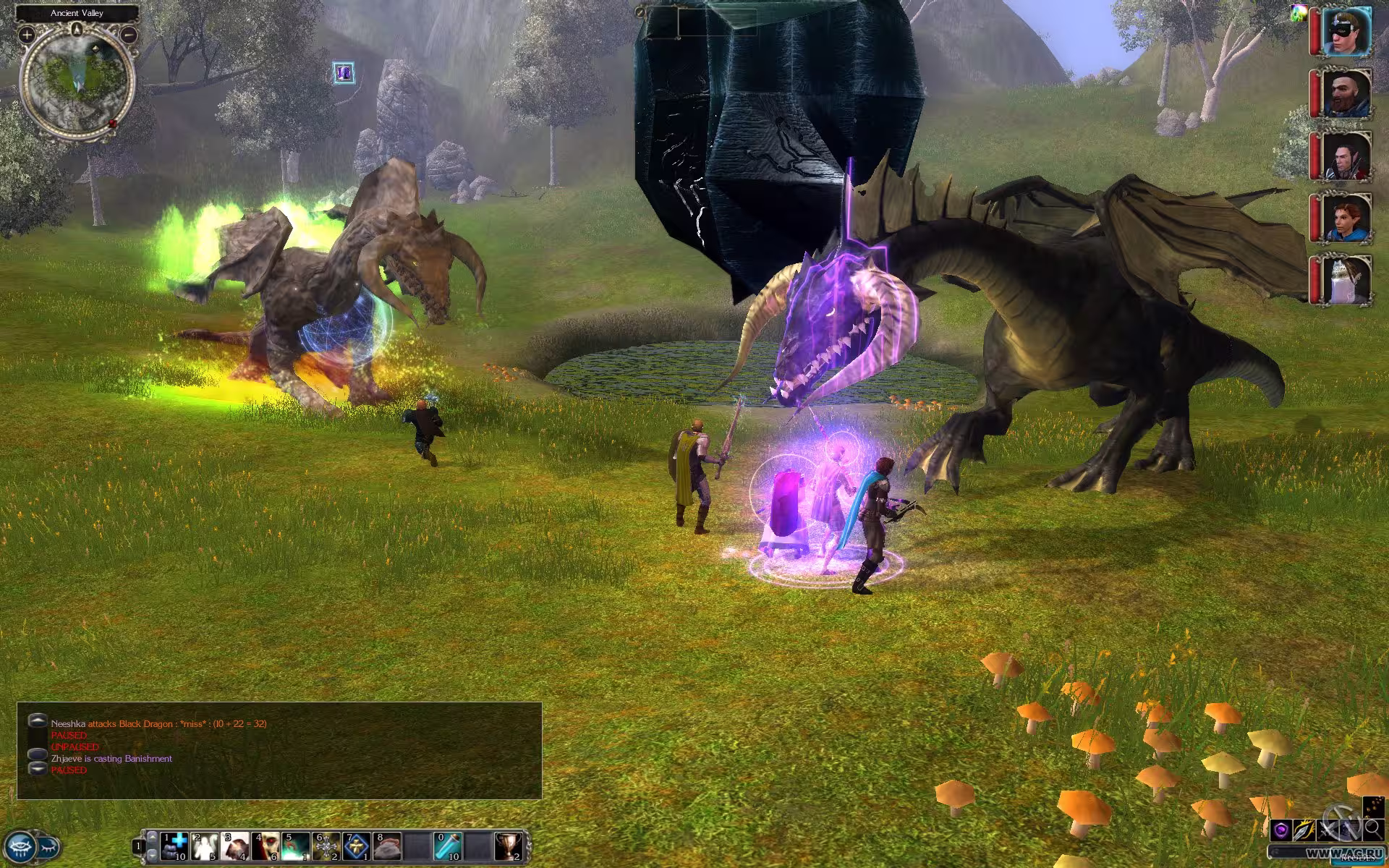Viewport: 1389px width, 868px height.
Task: Zoom out the minimap with minus button
Action: click(x=129, y=34)
